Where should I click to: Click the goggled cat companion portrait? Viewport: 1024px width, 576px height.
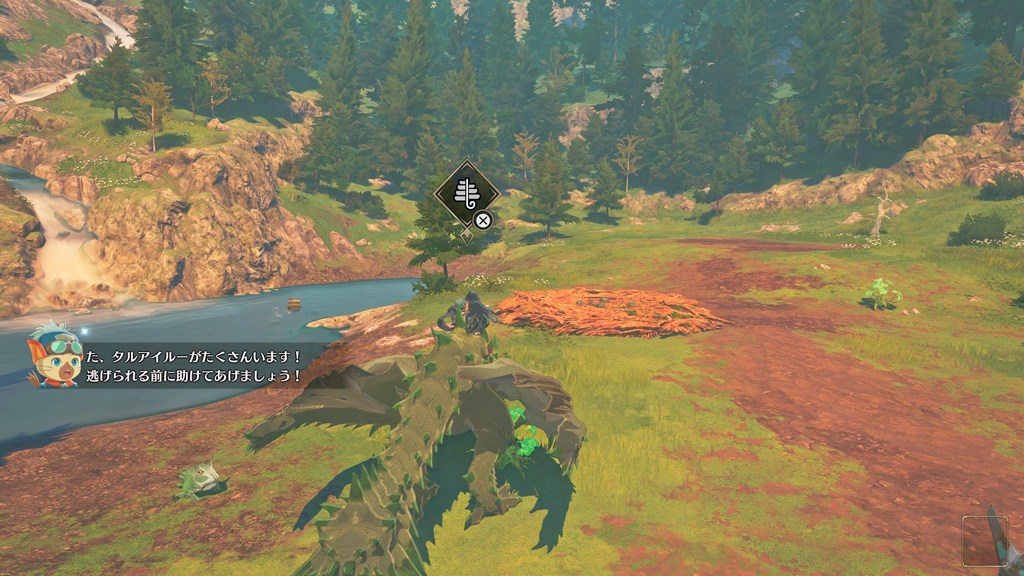click(53, 355)
